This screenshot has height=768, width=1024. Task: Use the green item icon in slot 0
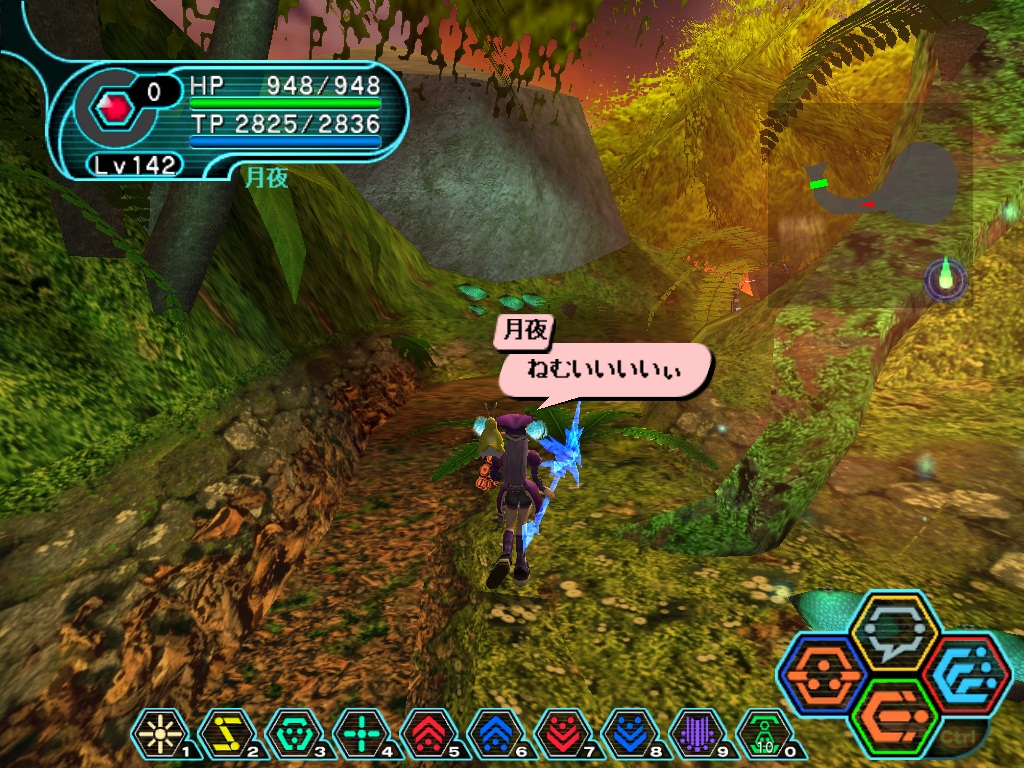pyautogui.click(x=762, y=733)
